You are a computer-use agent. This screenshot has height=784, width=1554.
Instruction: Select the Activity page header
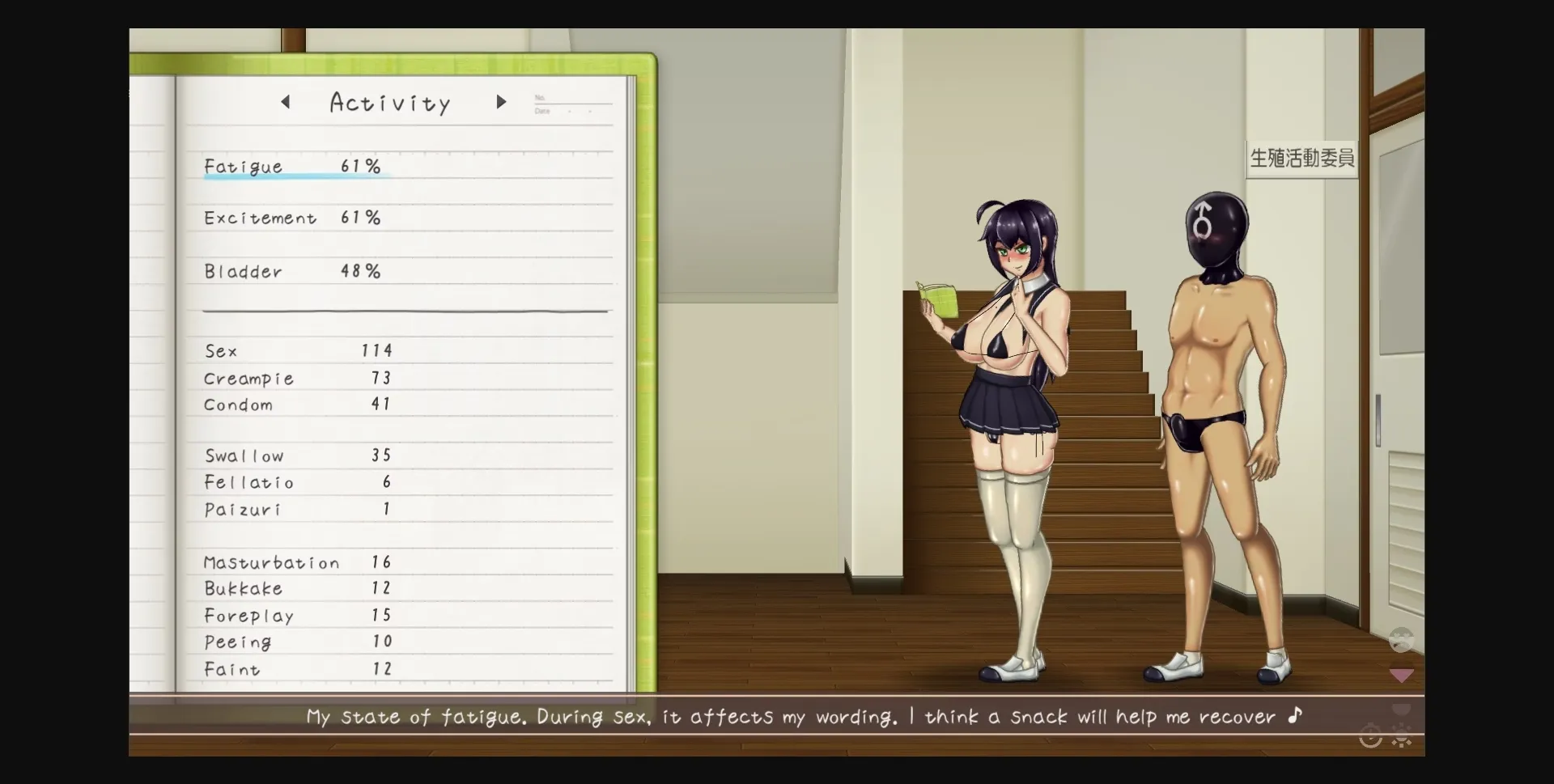click(x=390, y=102)
